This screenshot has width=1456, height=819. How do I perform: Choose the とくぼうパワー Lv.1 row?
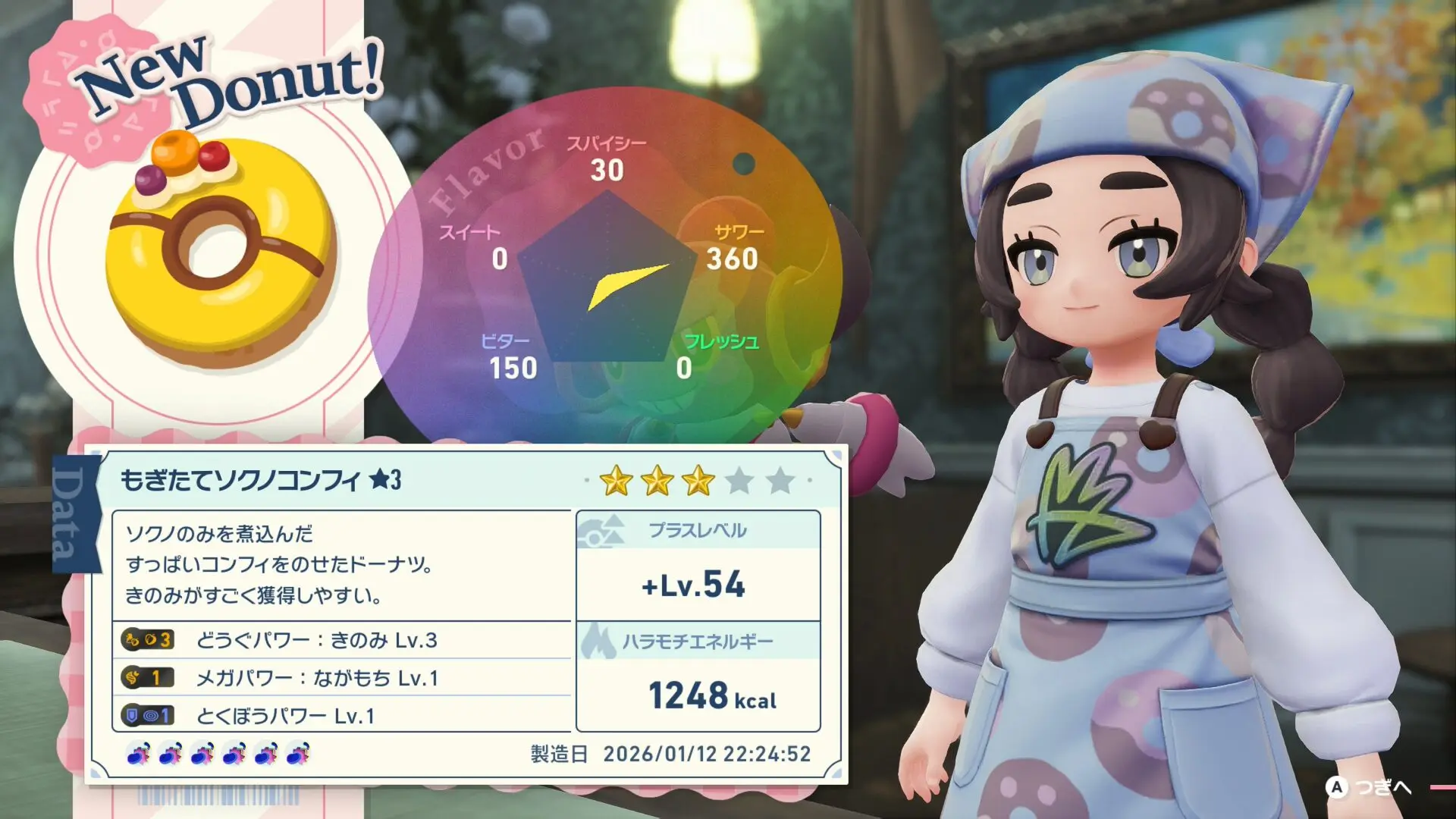pos(341,715)
